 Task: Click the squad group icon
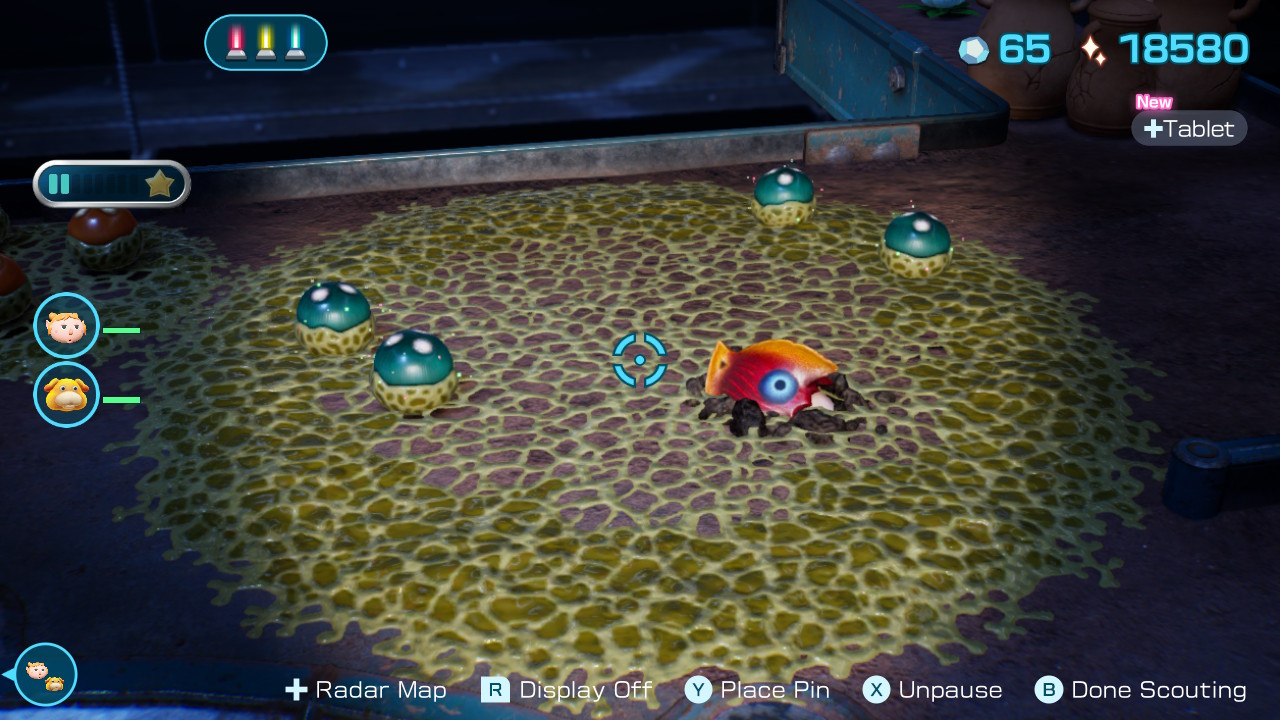[x=45, y=674]
